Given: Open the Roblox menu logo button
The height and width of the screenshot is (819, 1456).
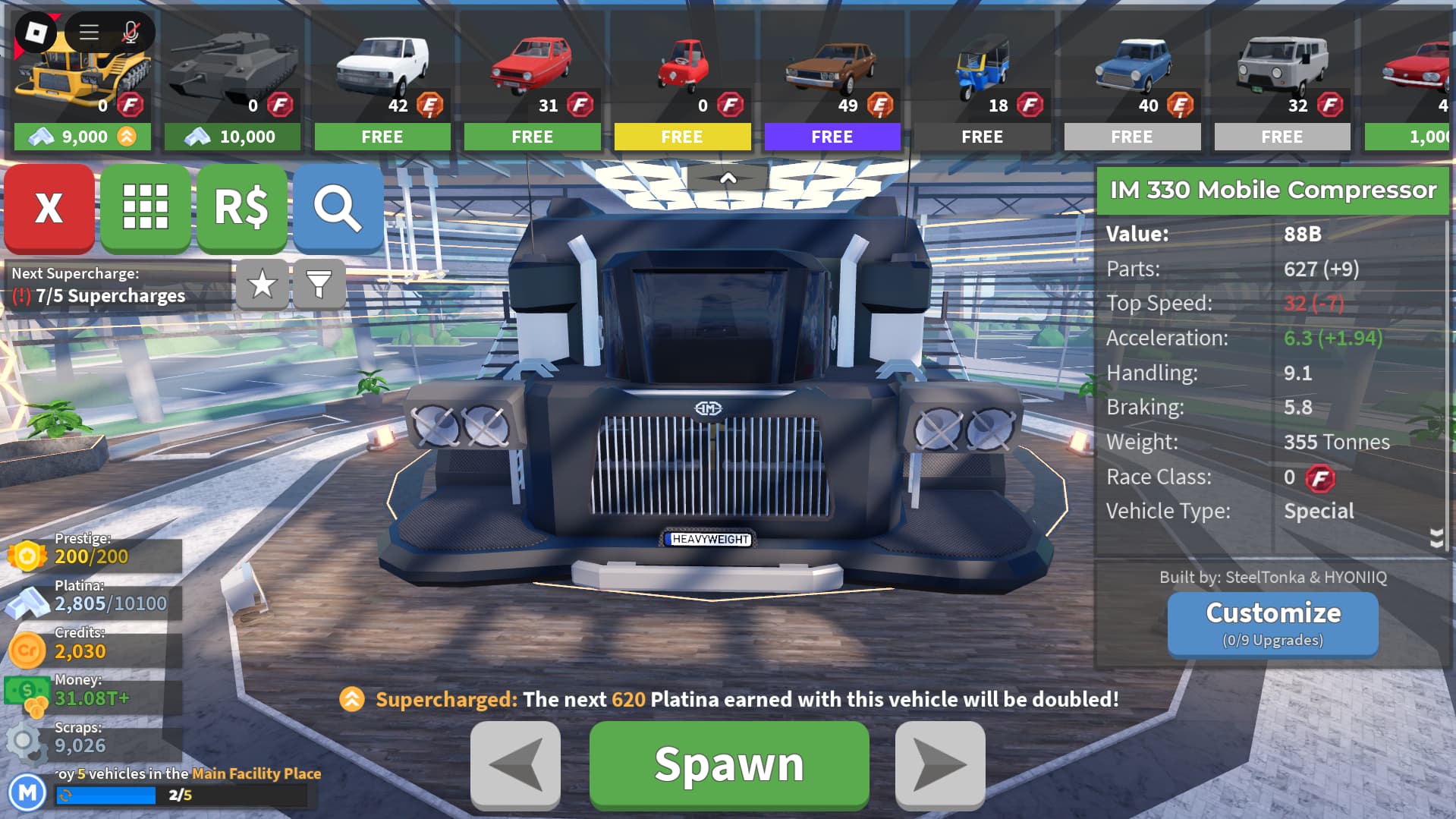Looking at the screenshot, I should tap(36, 32).
